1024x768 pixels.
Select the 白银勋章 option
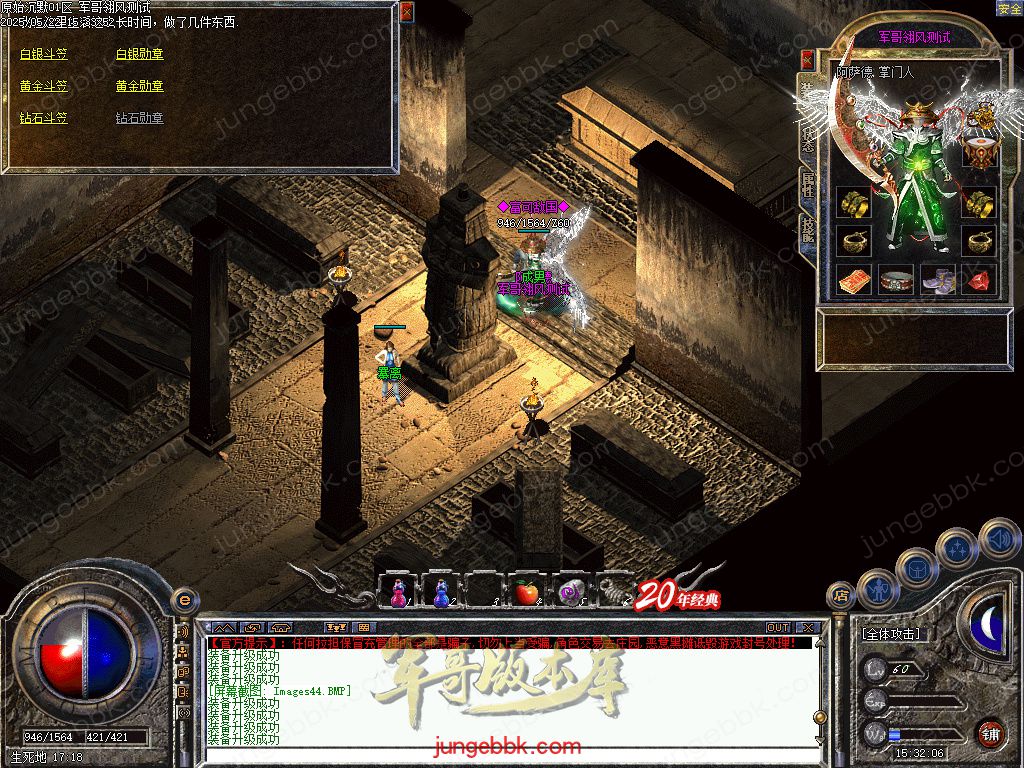pyautogui.click(x=139, y=54)
